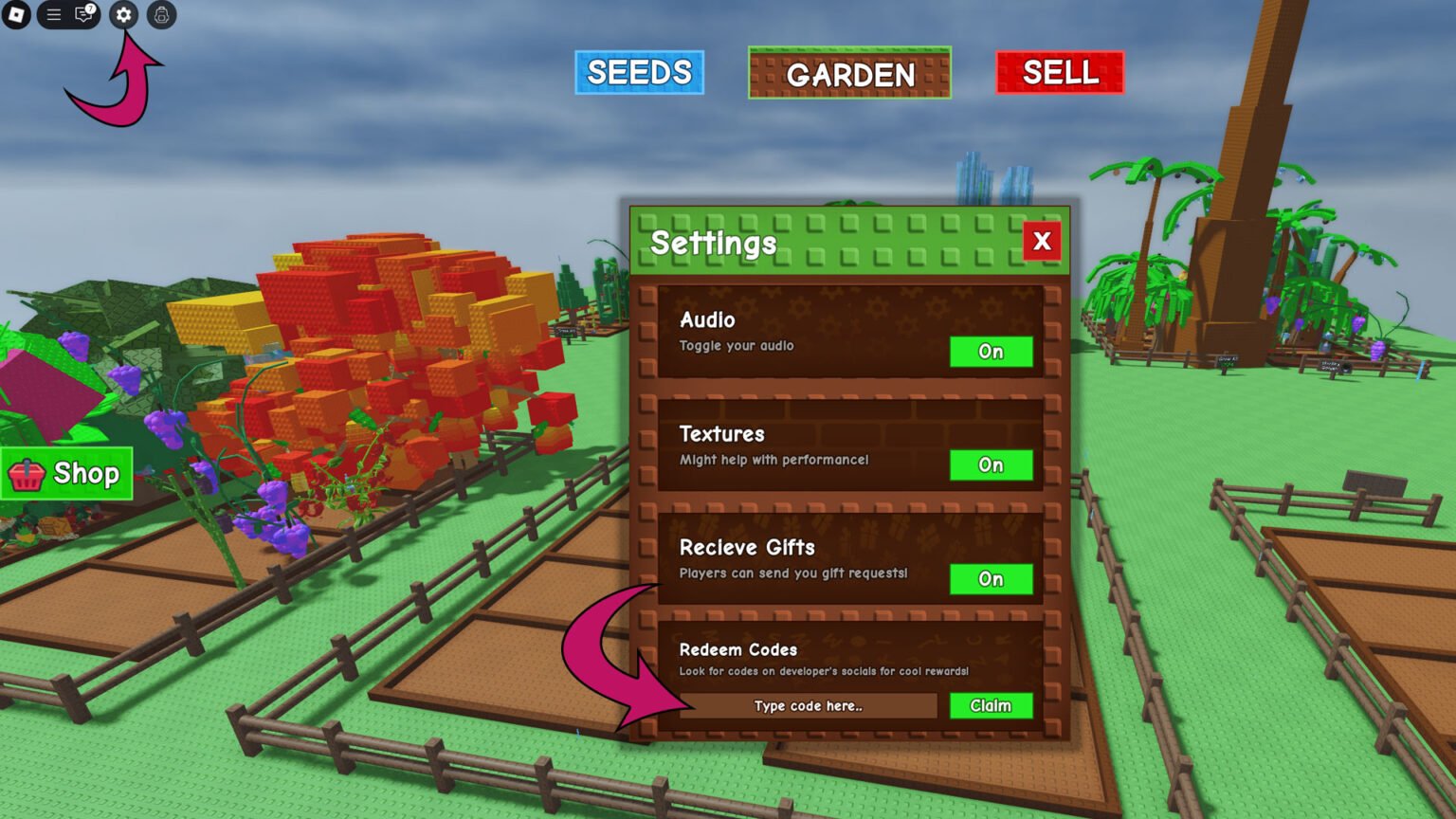The width and height of the screenshot is (1456, 819).
Task: Click the green grass GARDEN button
Action: (x=848, y=75)
